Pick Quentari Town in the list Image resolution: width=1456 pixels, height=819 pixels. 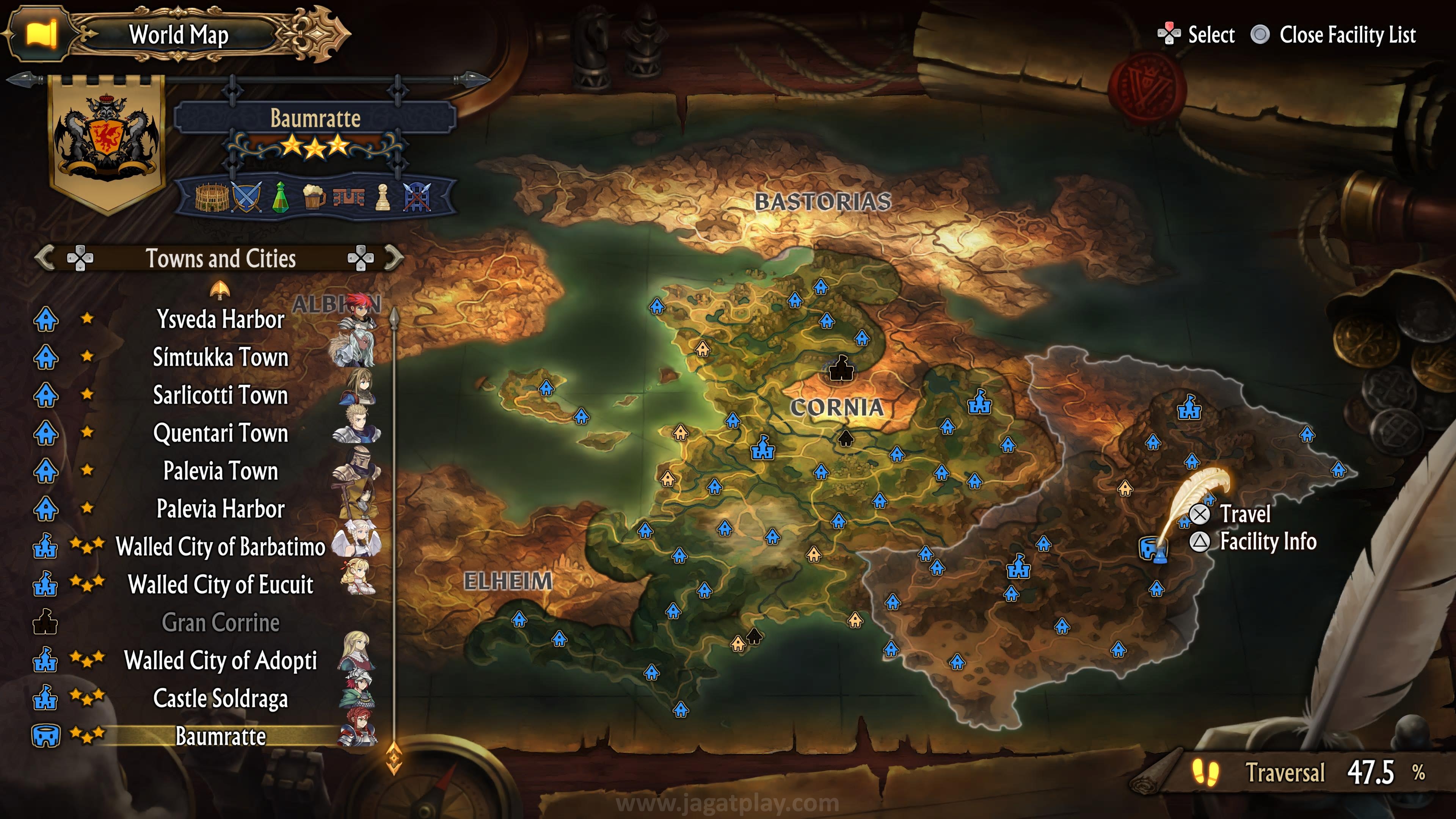(x=220, y=433)
